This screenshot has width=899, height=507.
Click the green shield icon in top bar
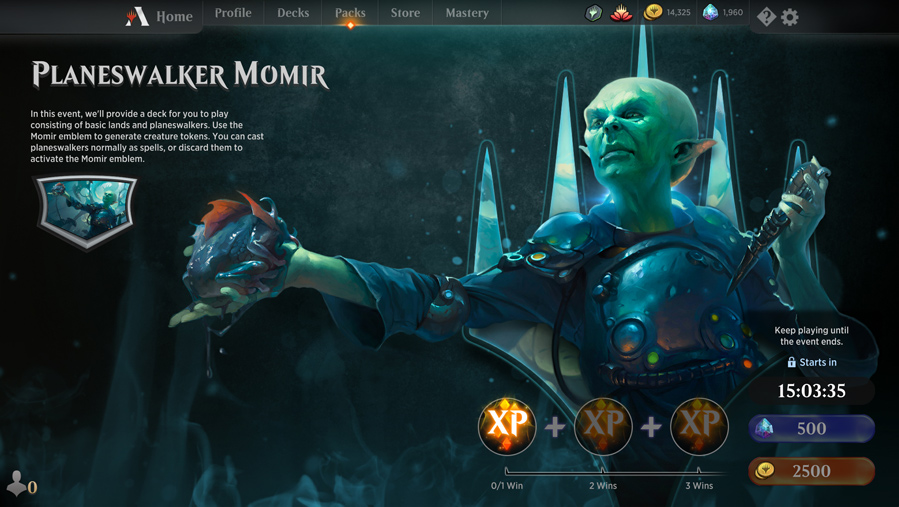coord(593,13)
